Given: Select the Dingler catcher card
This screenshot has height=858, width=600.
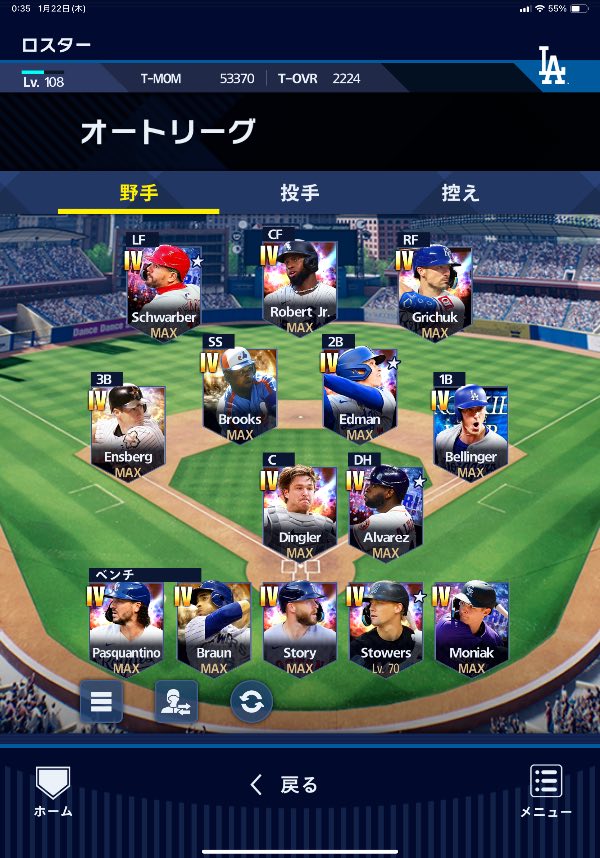Looking at the screenshot, I should click(x=299, y=510).
